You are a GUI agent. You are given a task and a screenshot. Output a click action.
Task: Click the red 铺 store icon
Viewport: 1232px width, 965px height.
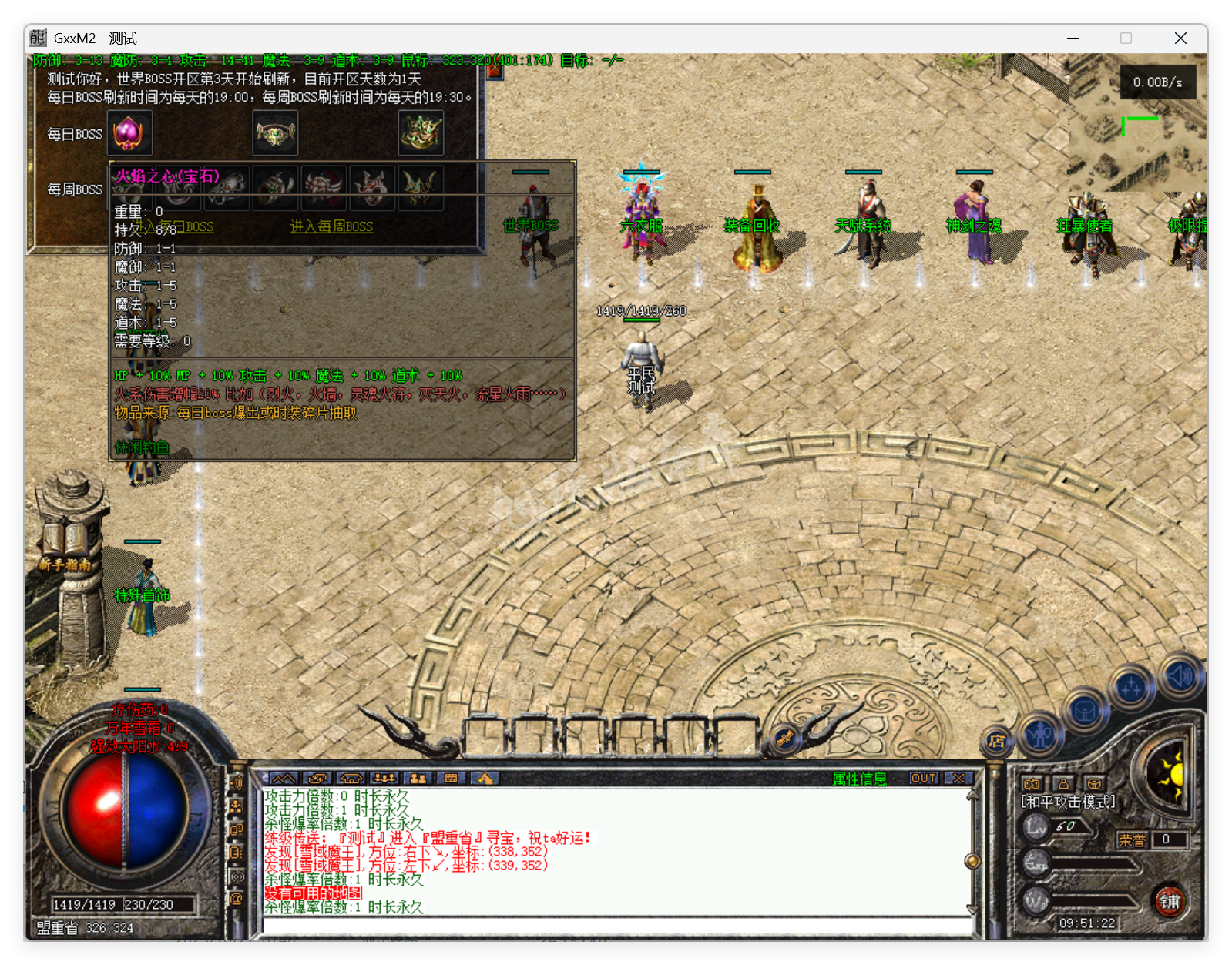pyautogui.click(x=1170, y=901)
